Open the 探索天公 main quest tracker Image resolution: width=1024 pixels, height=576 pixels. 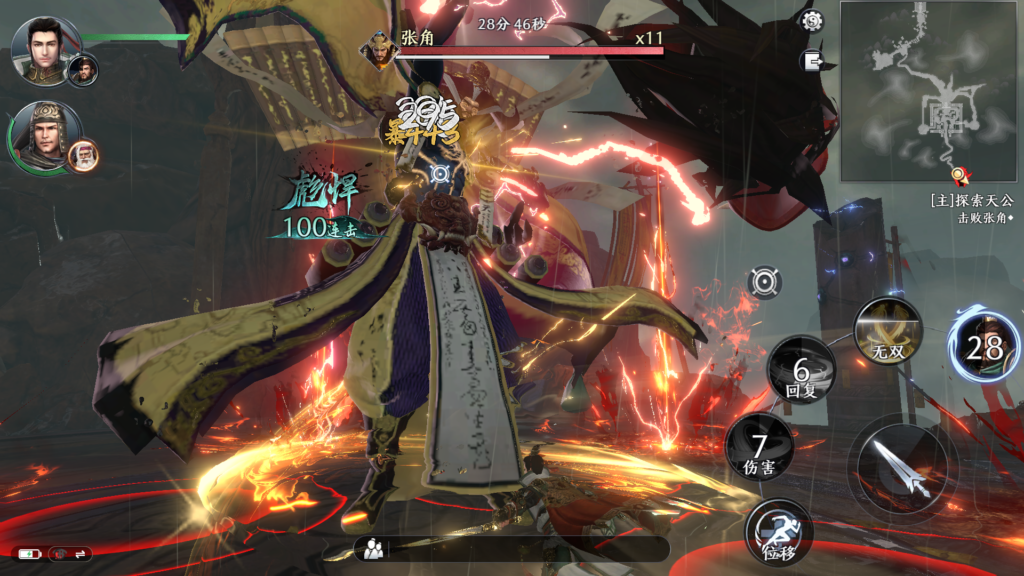pos(970,201)
